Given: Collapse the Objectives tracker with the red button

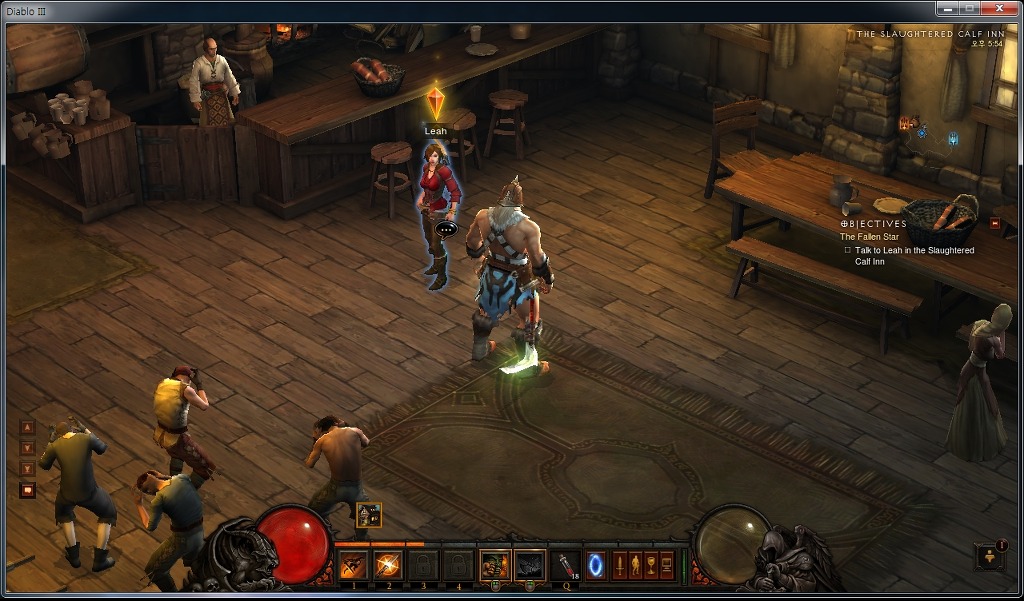Looking at the screenshot, I should click(994, 223).
